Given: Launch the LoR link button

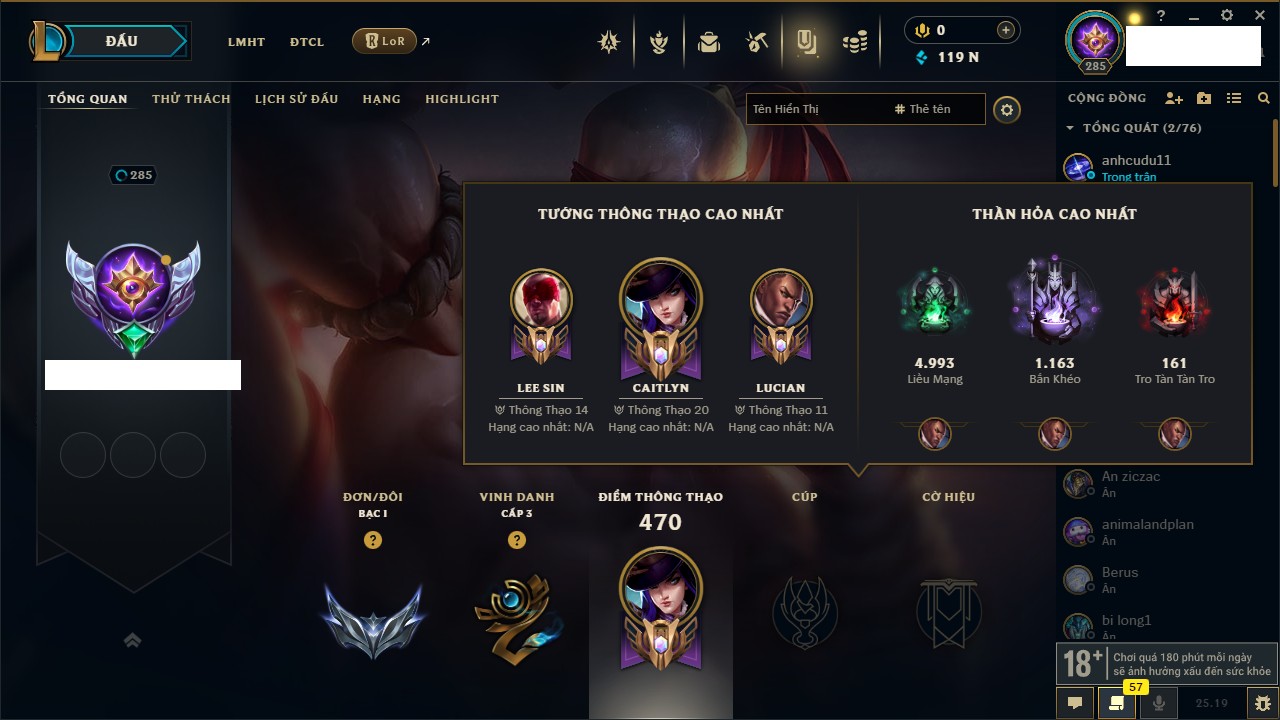Looking at the screenshot, I should point(385,41).
